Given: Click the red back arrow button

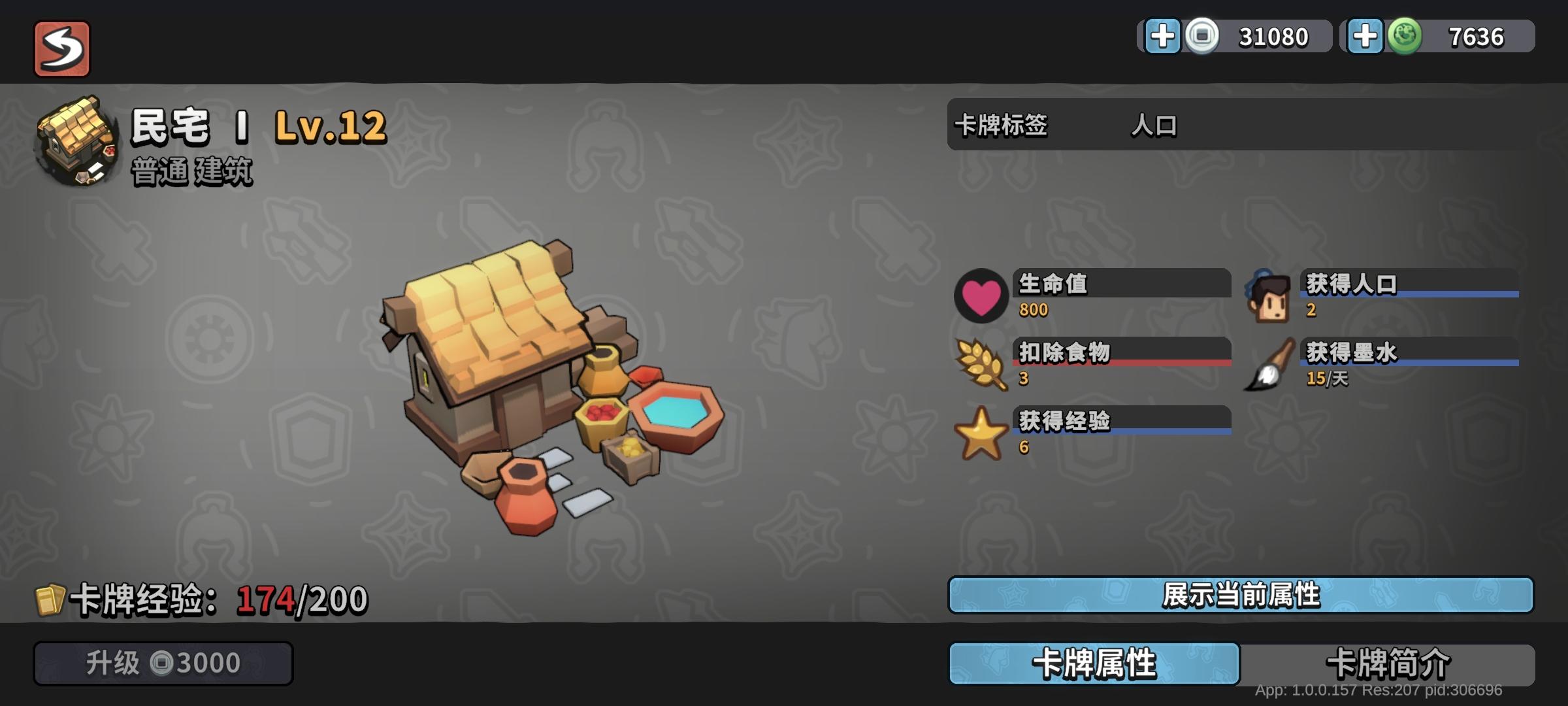Looking at the screenshot, I should [x=63, y=47].
